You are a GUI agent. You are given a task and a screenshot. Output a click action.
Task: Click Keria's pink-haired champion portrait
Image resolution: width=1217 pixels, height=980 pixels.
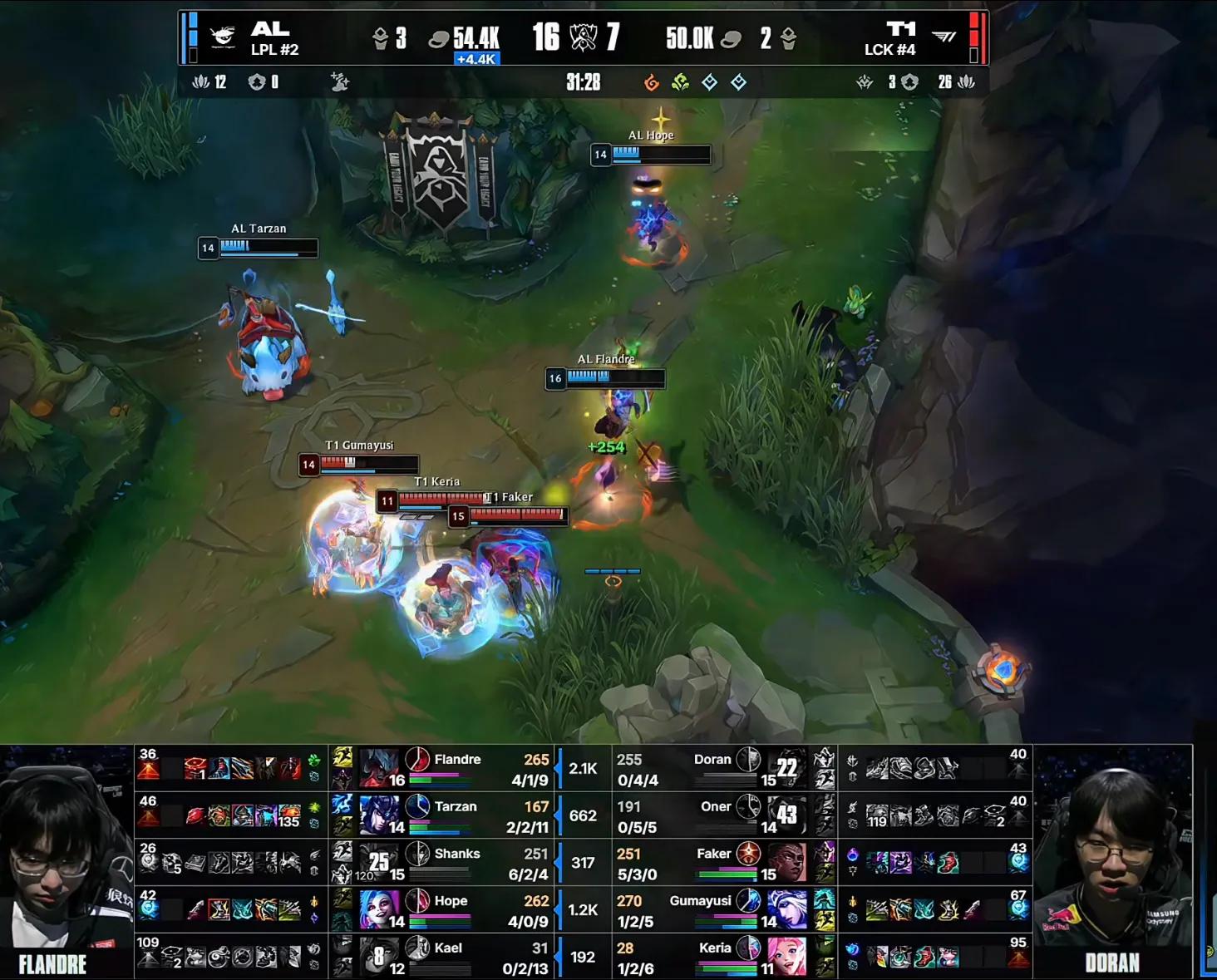[786, 956]
